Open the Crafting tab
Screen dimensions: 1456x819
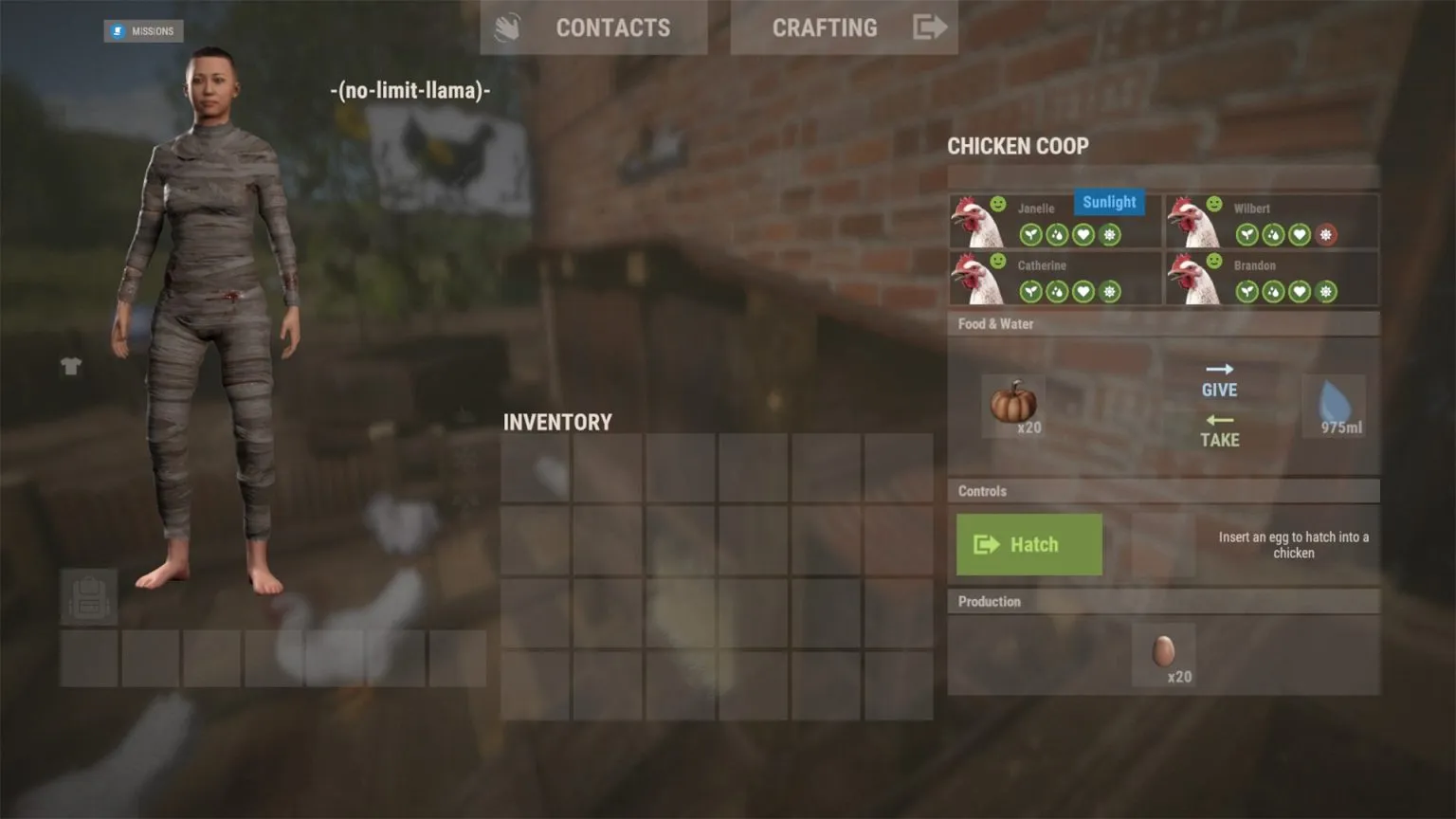[824, 27]
